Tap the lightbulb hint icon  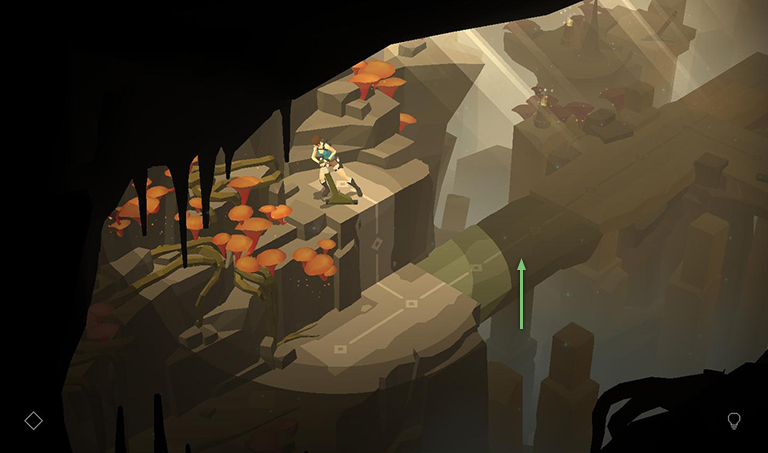pos(733,421)
